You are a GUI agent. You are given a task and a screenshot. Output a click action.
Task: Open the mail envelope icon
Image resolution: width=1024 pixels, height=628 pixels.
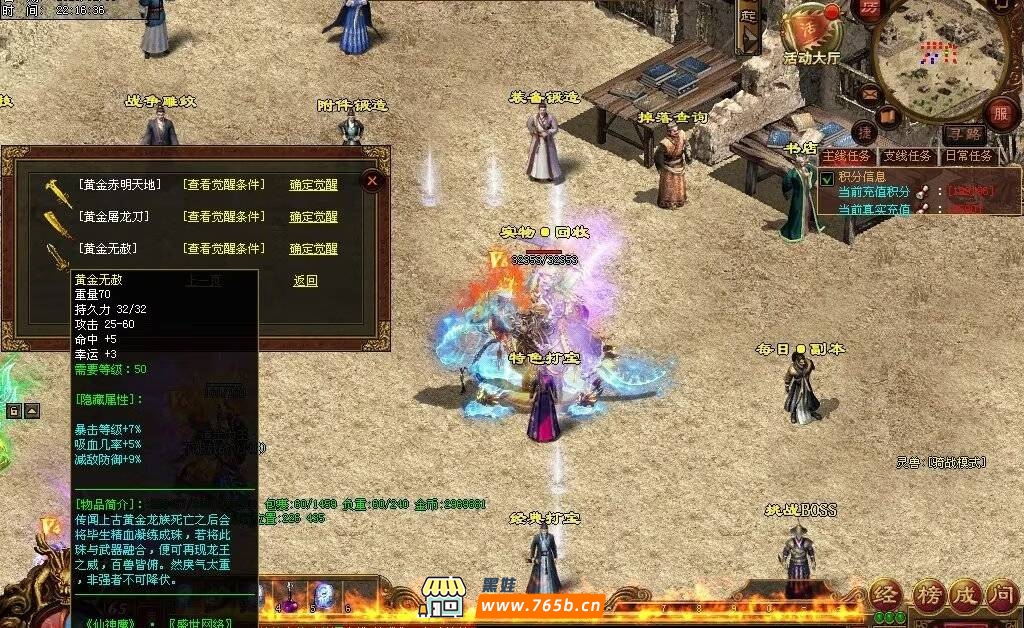tap(869, 96)
